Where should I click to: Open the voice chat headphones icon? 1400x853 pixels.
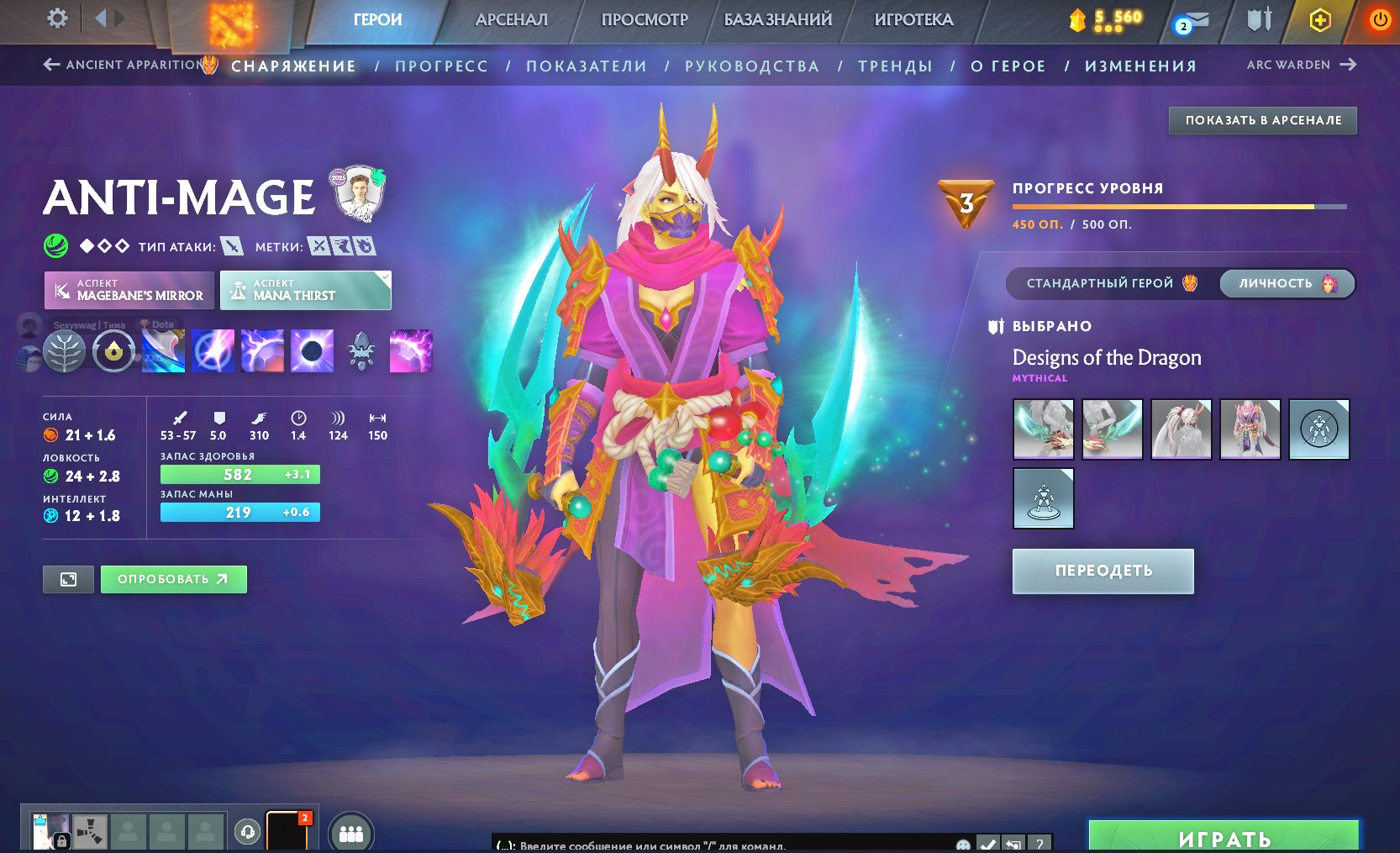pyautogui.click(x=247, y=832)
